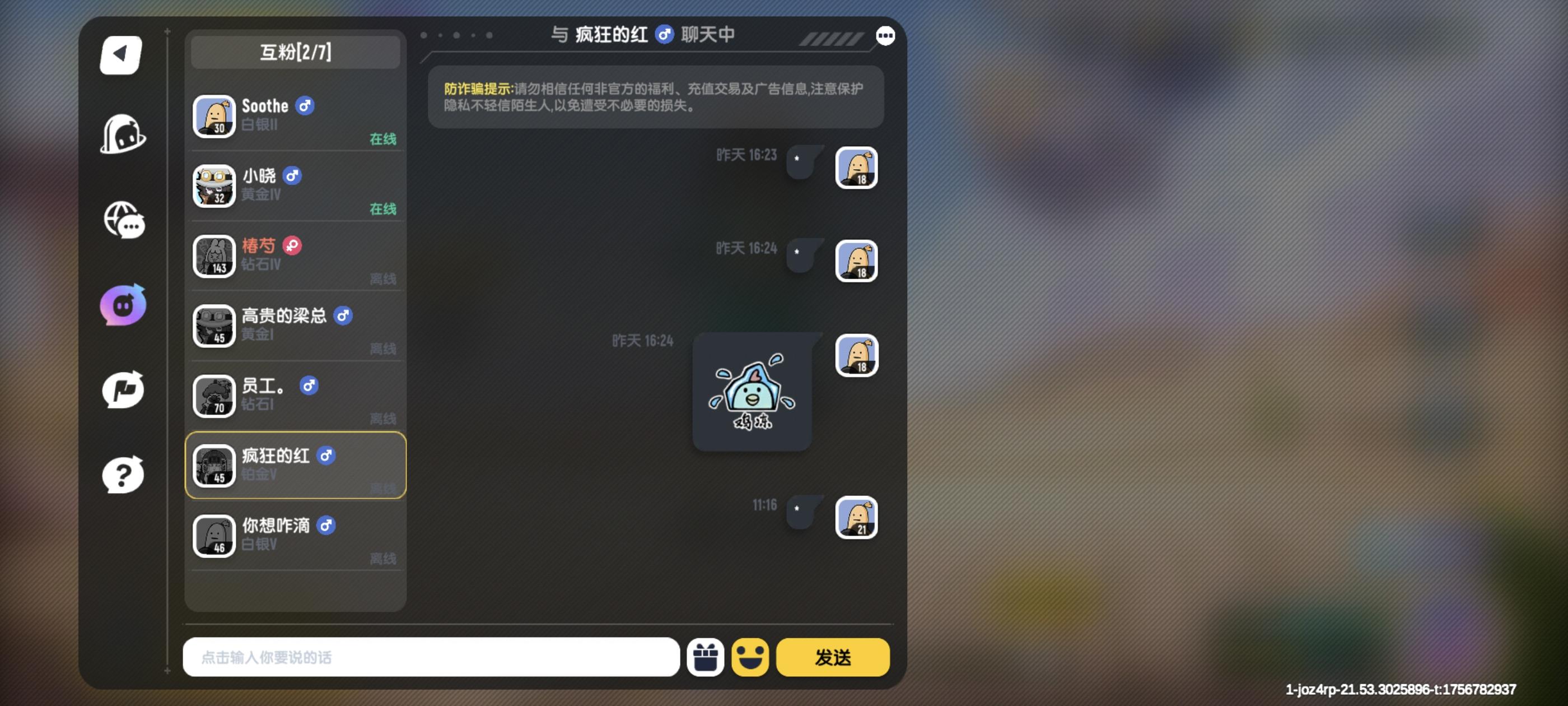Open the gift box icon near chat input

[706, 657]
